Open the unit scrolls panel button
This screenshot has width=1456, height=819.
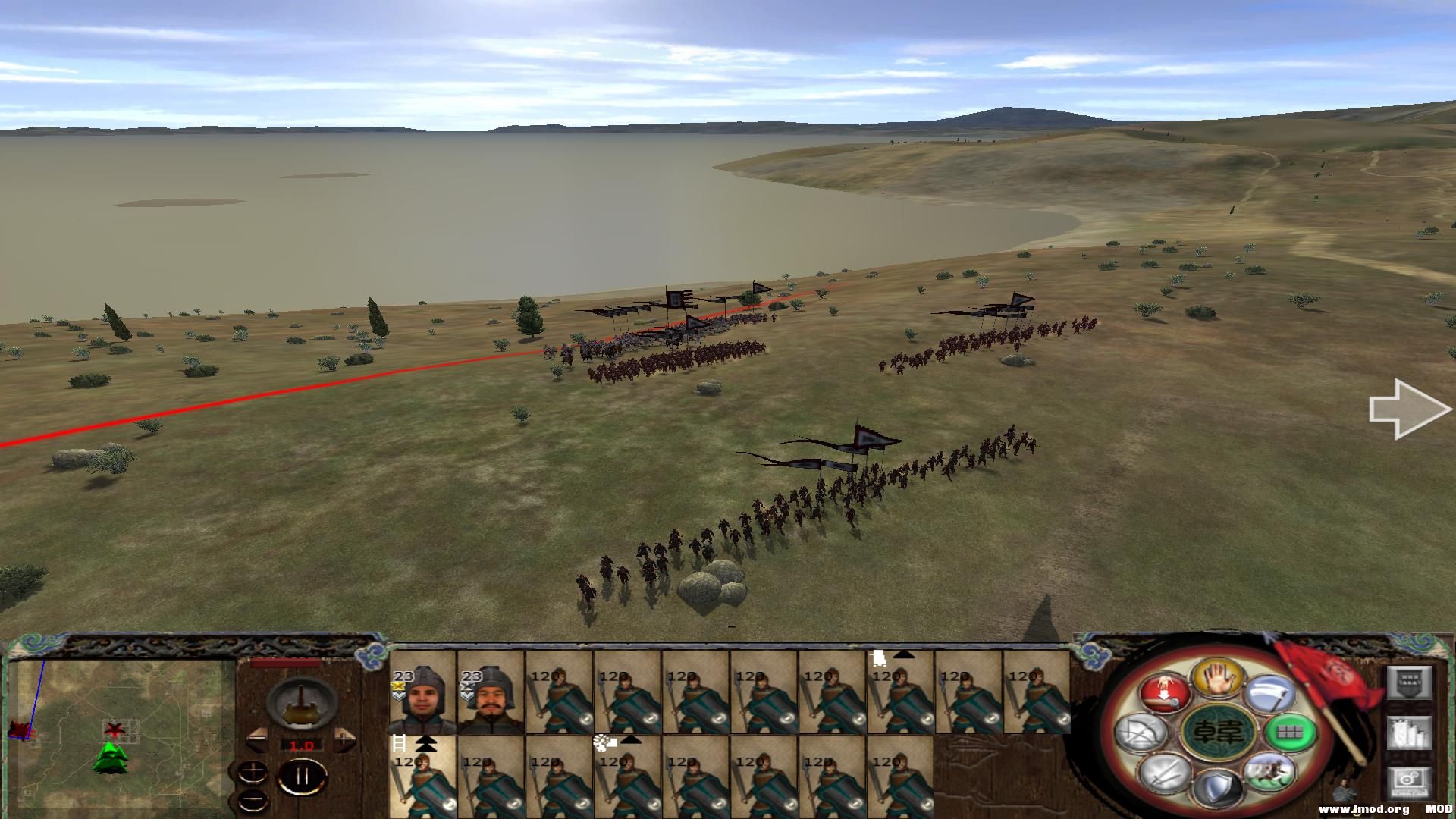tap(1409, 733)
